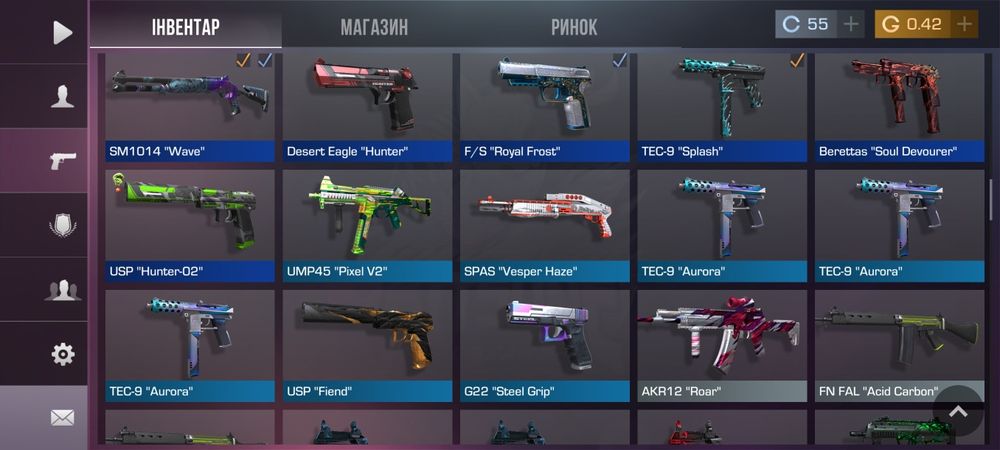Open the mail envelope icon
Image resolution: width=1000 pixels, height=450 pixels.
[62, 417]
